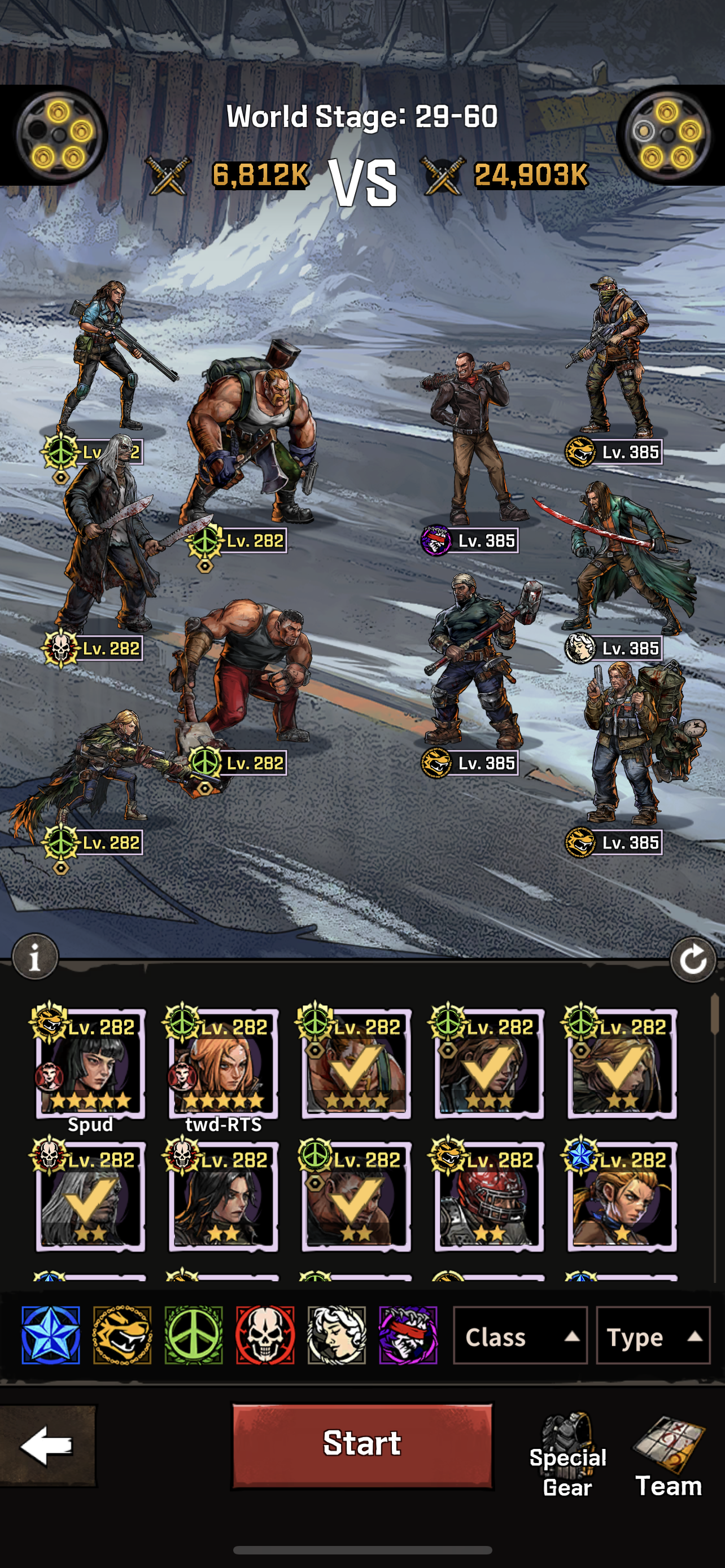Filter heroes by blue star faction
The height and width of the screenshot is (1568, 725).
(50, 1335)
